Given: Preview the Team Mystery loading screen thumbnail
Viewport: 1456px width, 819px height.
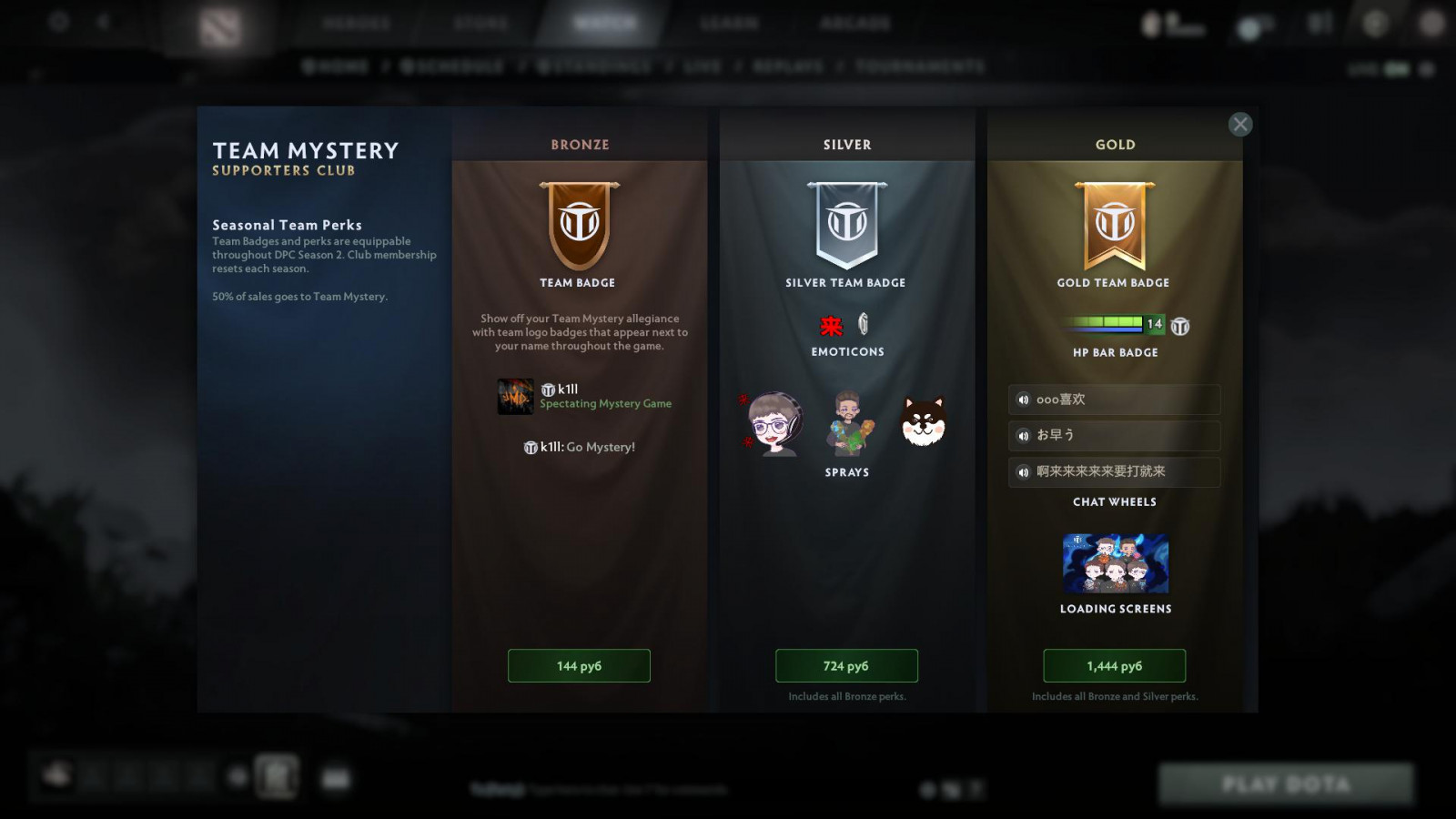Looking at the screenshot, I should pyautogui.click(x=1115, y=564).
